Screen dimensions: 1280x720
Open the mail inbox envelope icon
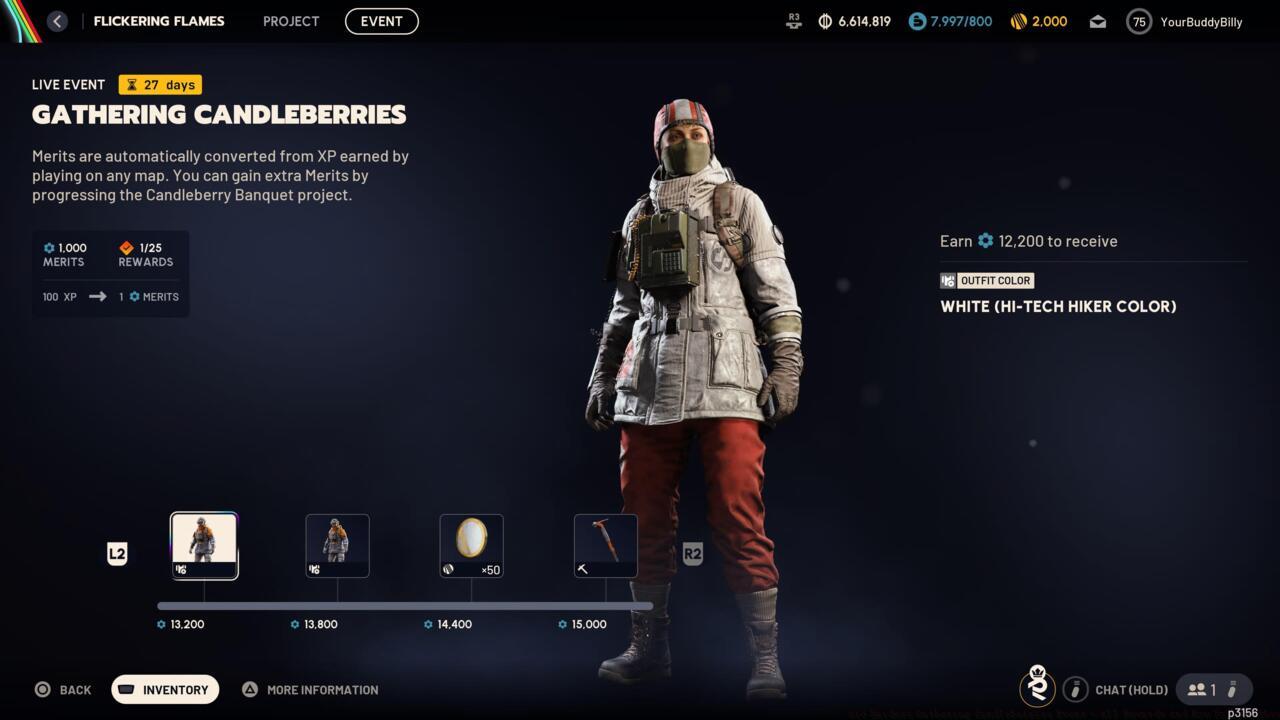[1097, 21]
